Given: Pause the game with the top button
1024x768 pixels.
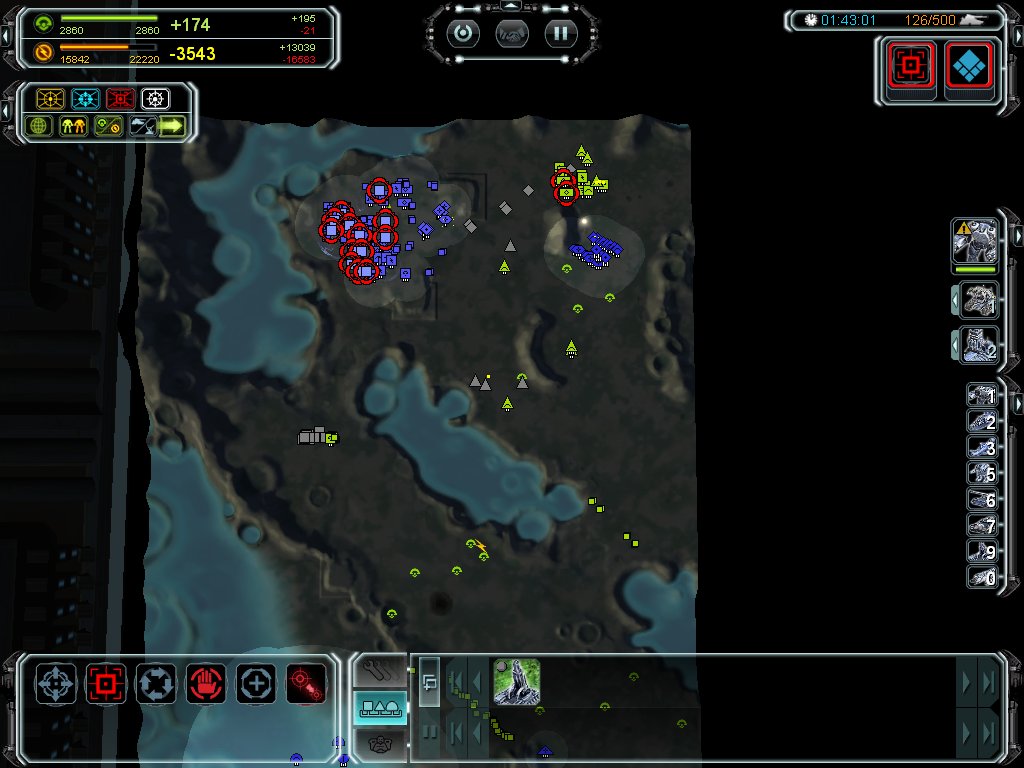Looking at the screenshot, I should click(x=561, y=33).
